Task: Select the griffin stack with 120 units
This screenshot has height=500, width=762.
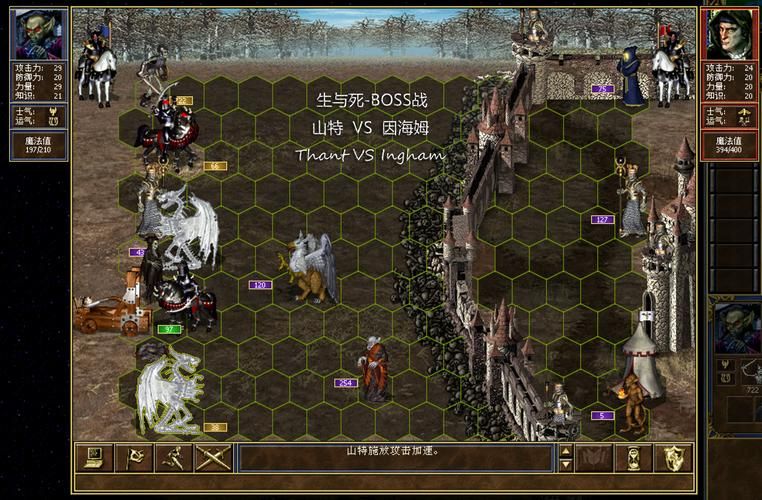Action: click(x=311, y=268)
